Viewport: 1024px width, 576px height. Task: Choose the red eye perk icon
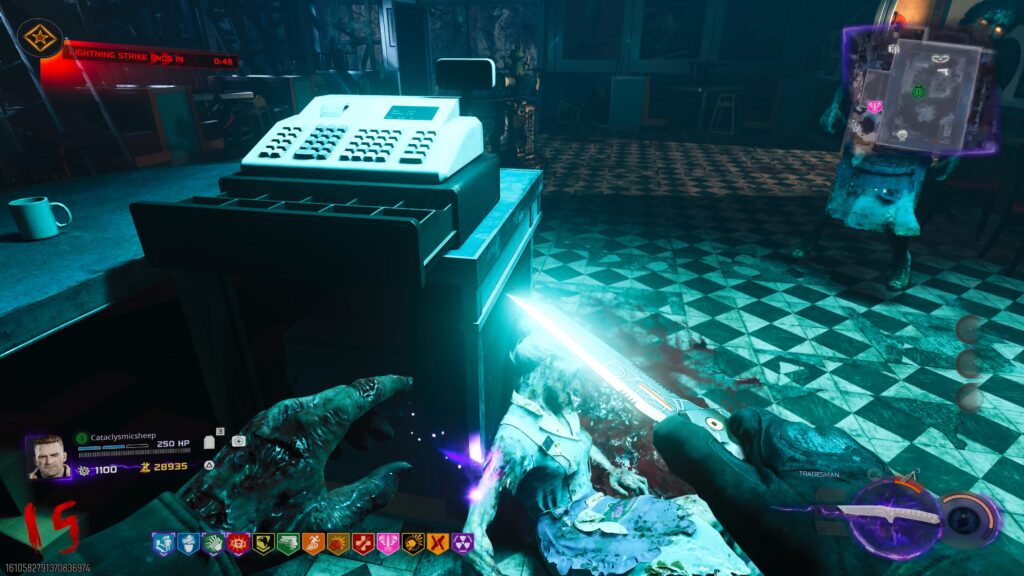click(236, 544)
